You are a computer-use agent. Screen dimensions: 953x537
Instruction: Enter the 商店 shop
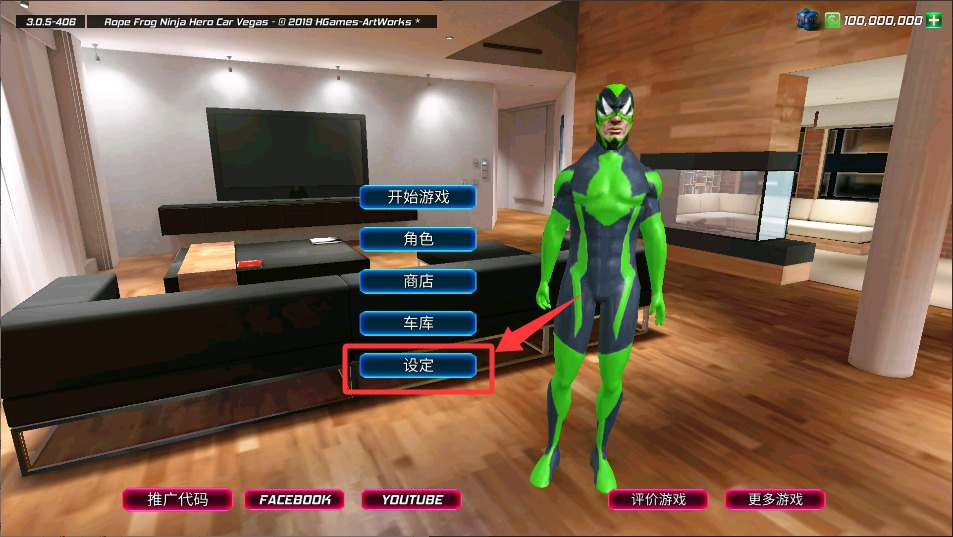tap(418, 281)
